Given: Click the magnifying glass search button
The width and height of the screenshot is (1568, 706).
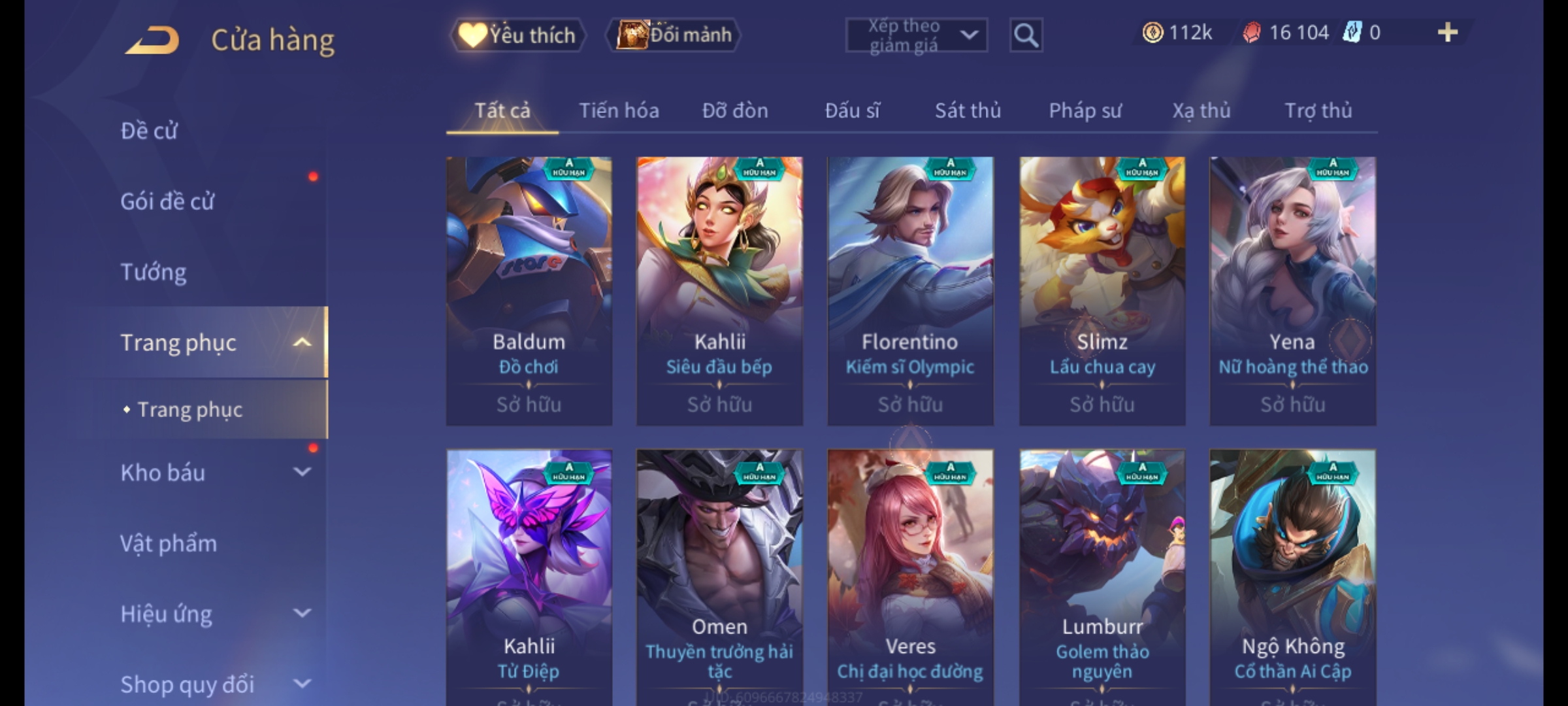Looking at the screenshot, I should coord(1026,35).
